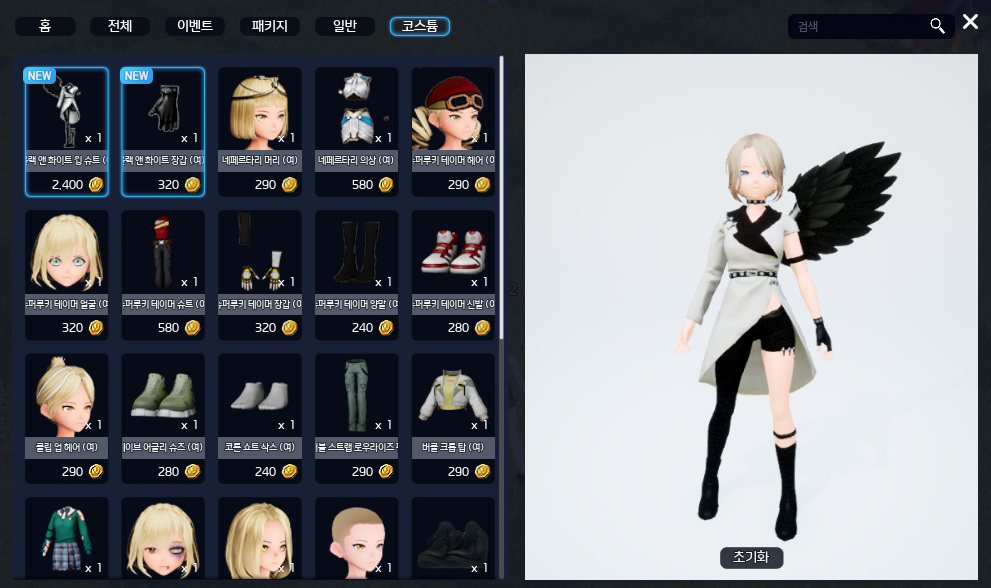Click the 검색 search field
991x588 pixels.
pos(860,26)
